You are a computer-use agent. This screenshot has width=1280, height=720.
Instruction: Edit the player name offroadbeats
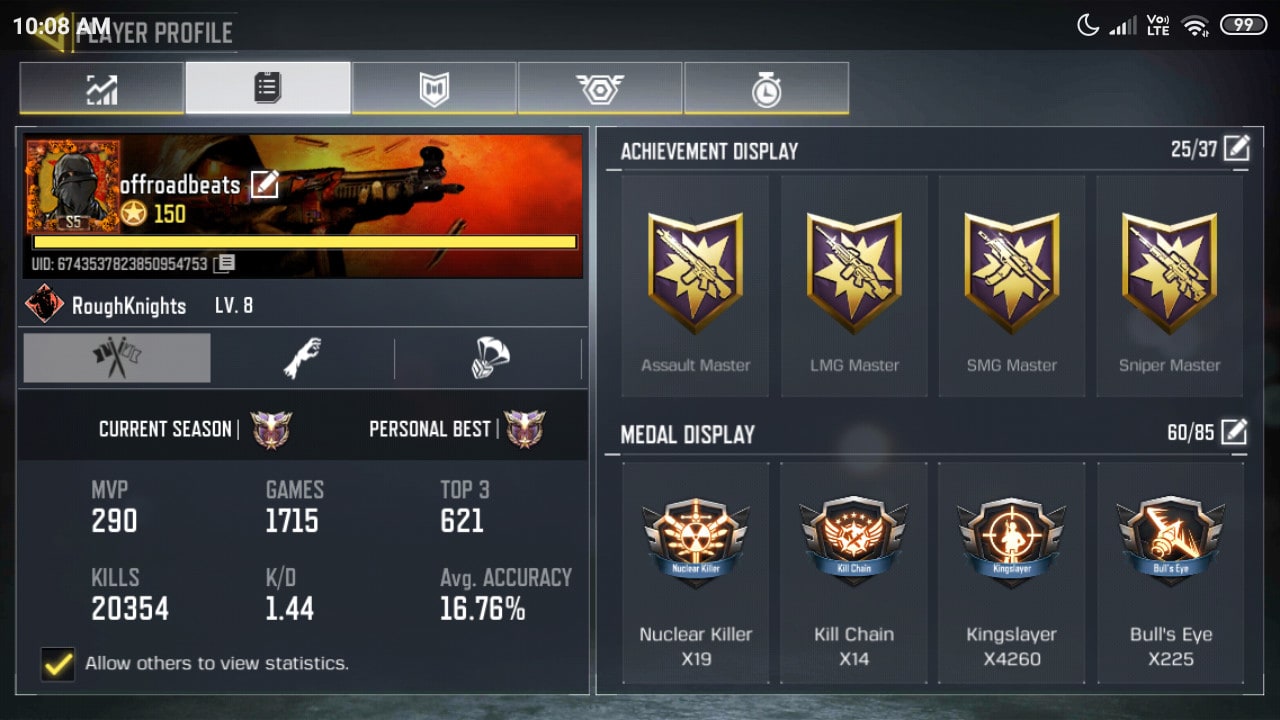(x=264, y=186)
